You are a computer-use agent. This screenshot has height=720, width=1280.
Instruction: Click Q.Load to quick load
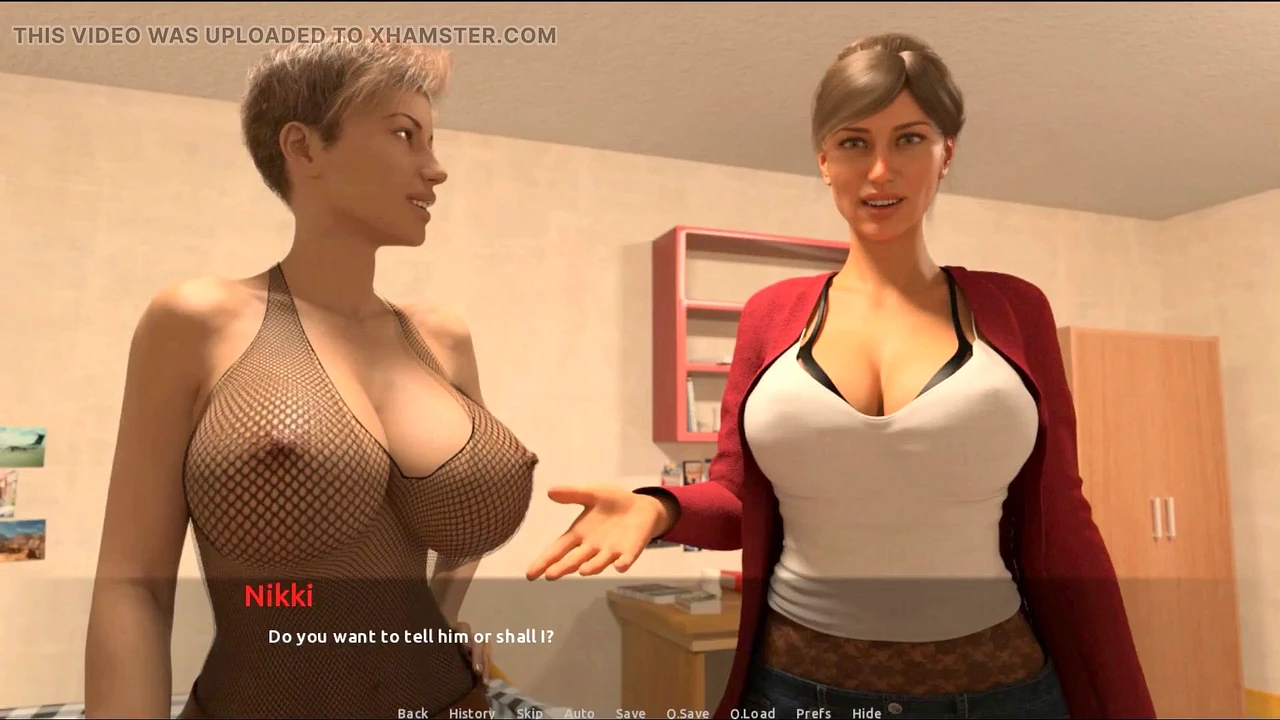tap(752, 713)
